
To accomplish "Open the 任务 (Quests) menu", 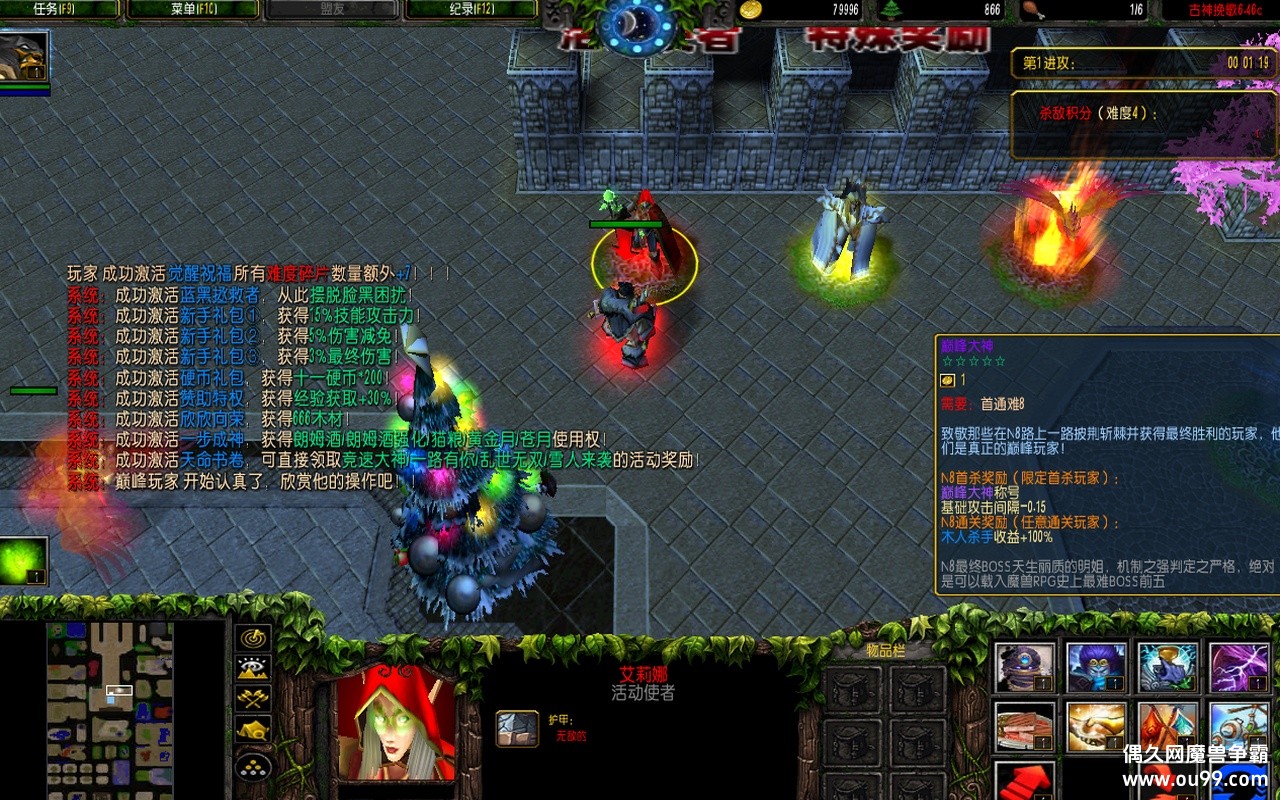I will pos(60,10).
